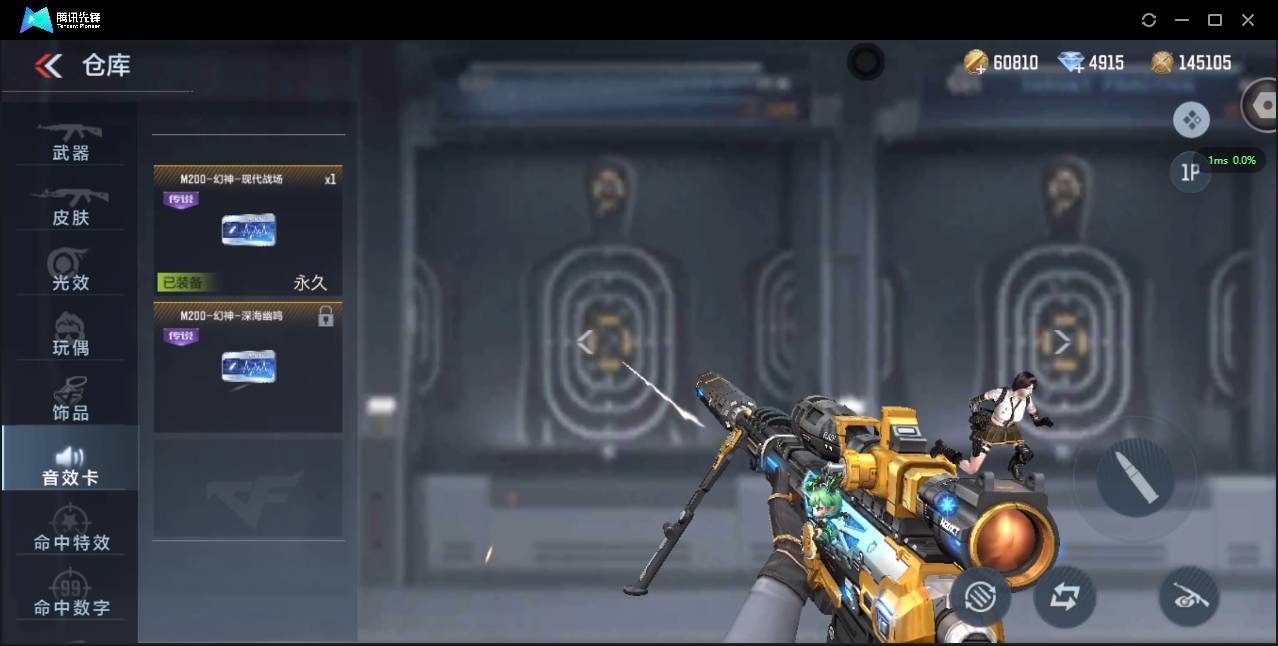Tap the swap weapon arrows button
The width and height of the screenshot is (1278, 646).
click(x=1064, y=597)
